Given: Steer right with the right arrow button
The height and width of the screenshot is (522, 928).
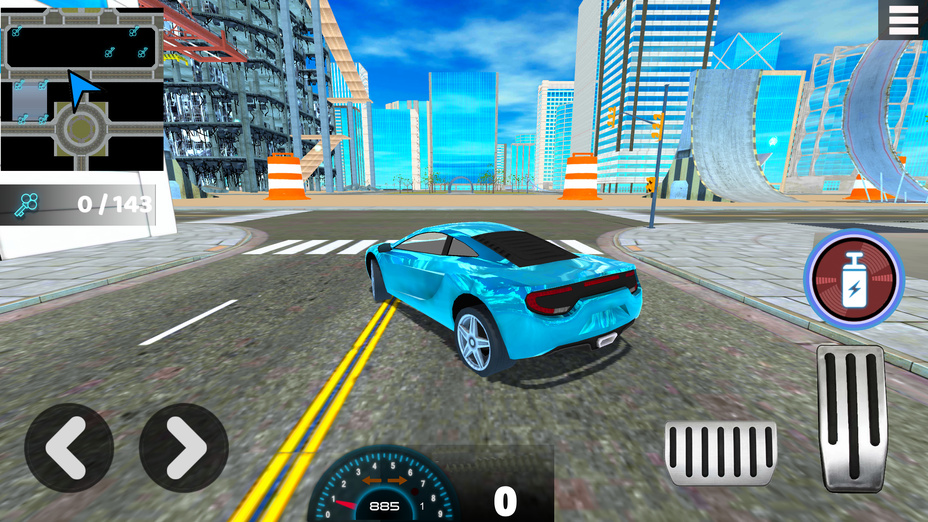Looking at the screenshot, I should click(x=184, y=447).
